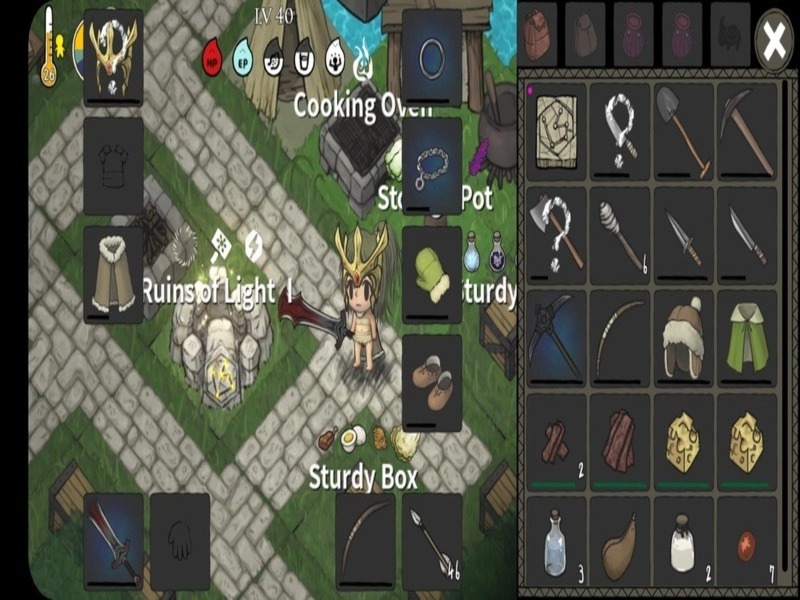800x600 pixels.
Task: Pick the shovel from the inventory
Action: [685, 129]
